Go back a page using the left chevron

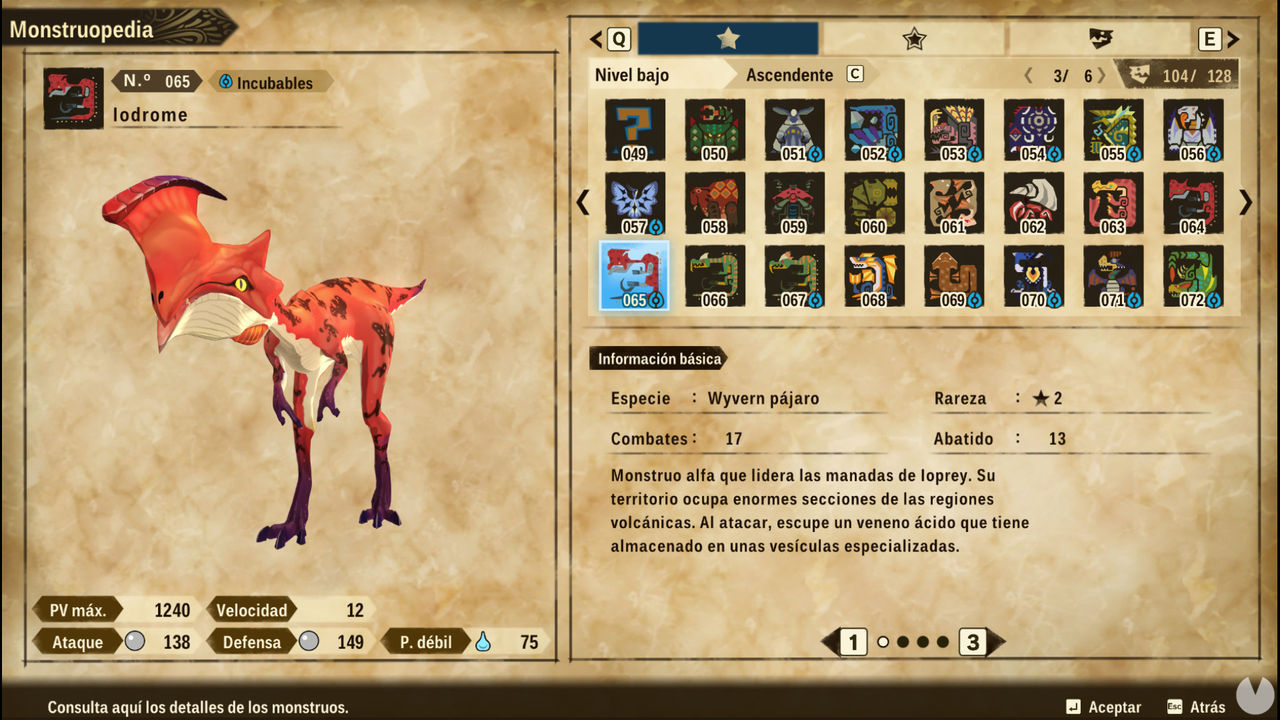tap(581, 203)
